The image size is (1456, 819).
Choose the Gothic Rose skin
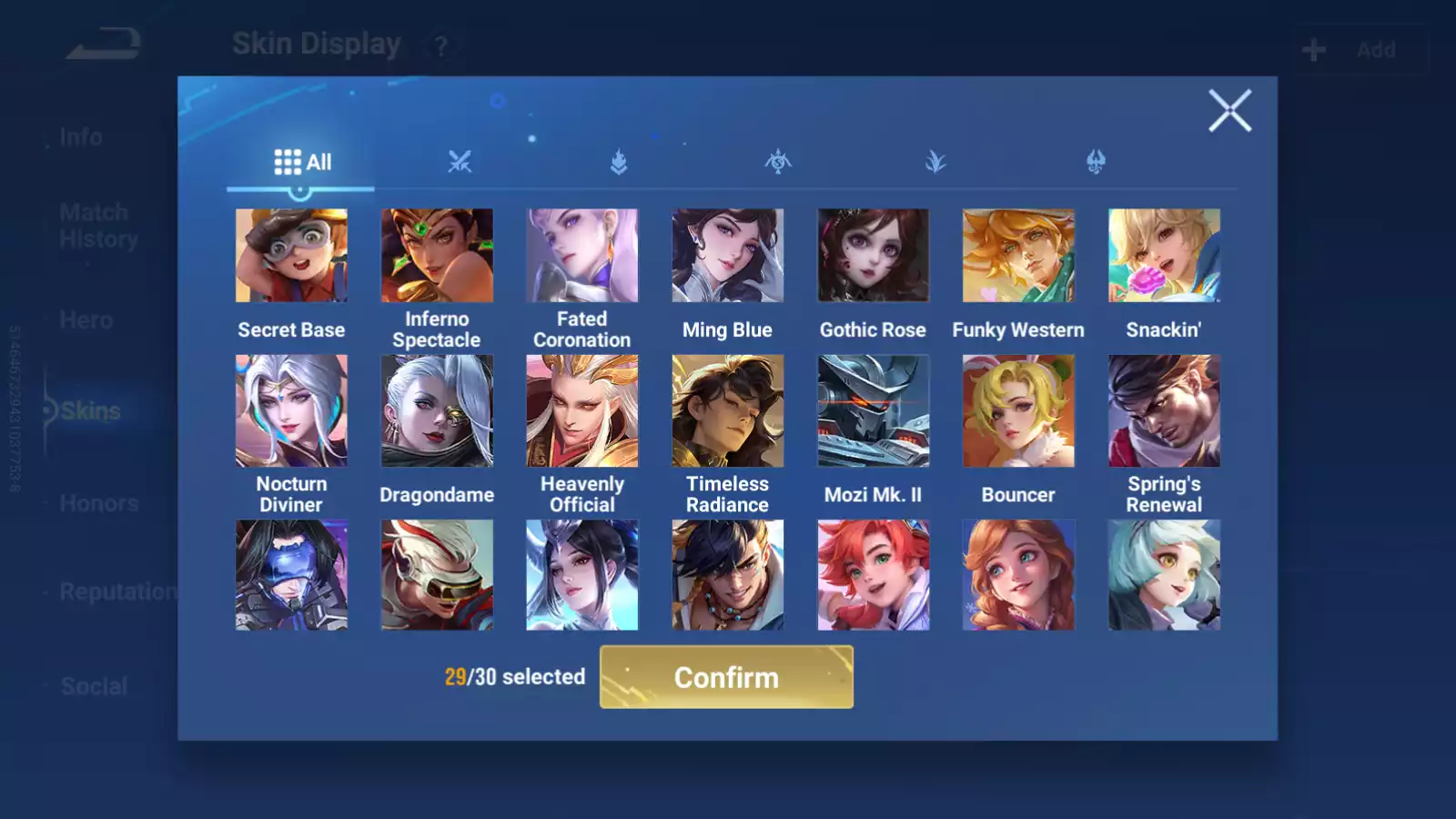click(x=873, y=256)
